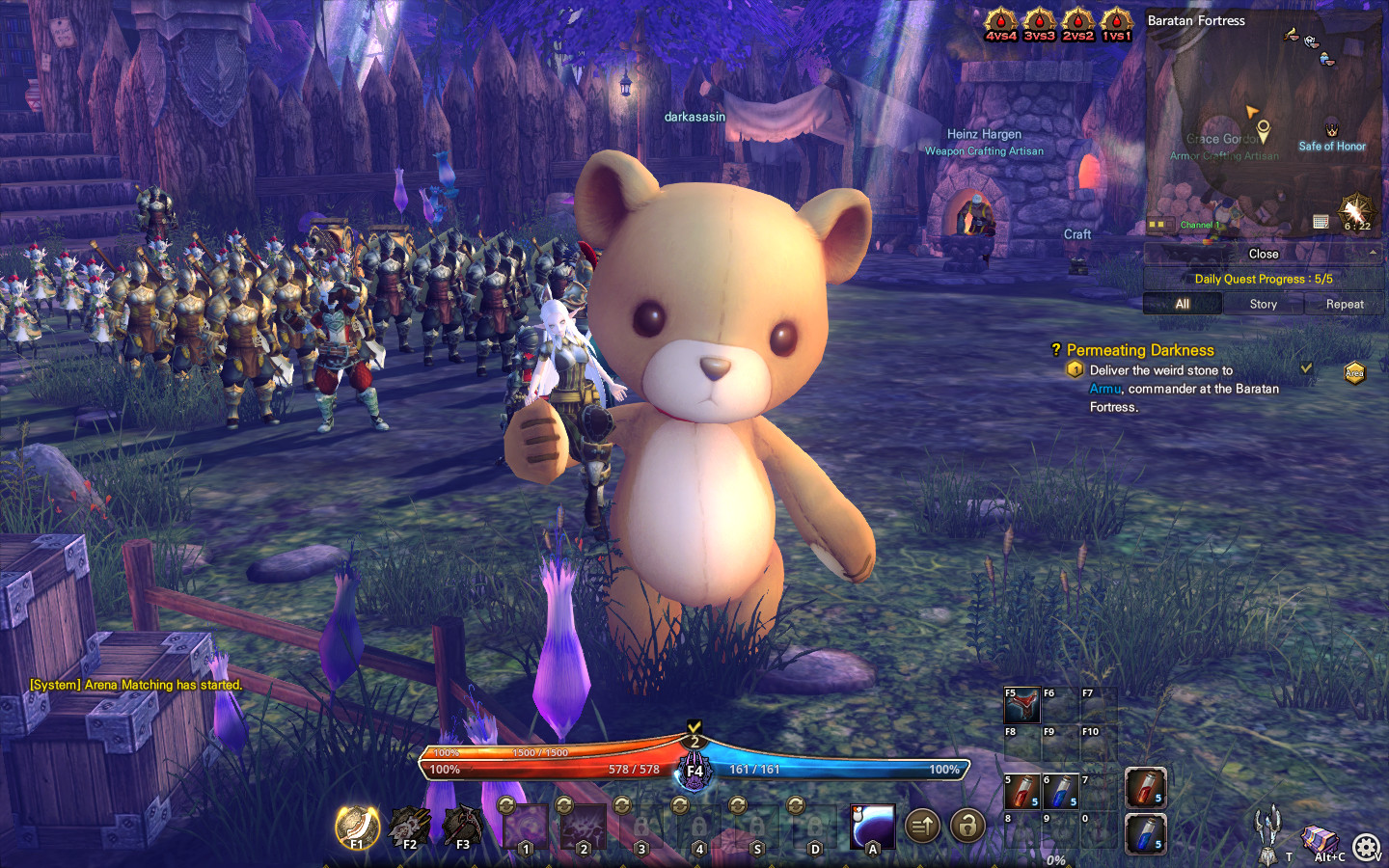Switch to the Story quest tab

1262,304
